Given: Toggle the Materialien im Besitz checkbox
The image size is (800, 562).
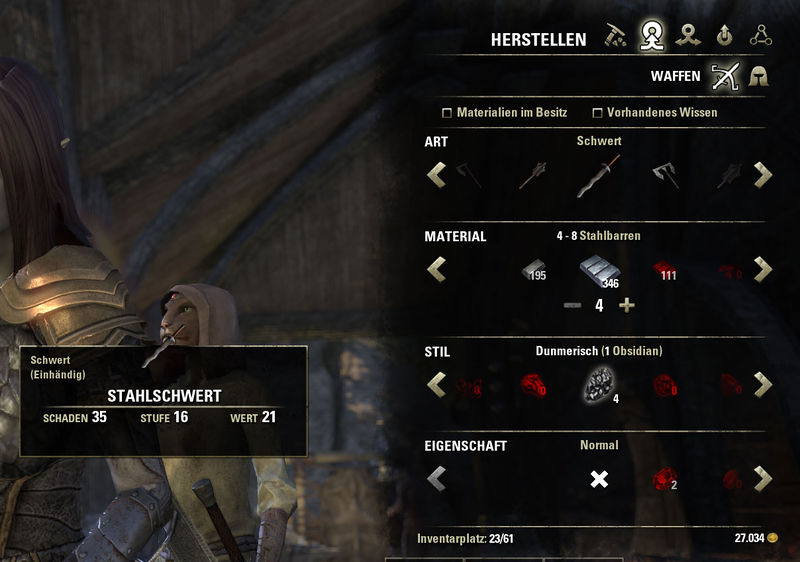Looking at the screenshot, I should coord(448,113).
